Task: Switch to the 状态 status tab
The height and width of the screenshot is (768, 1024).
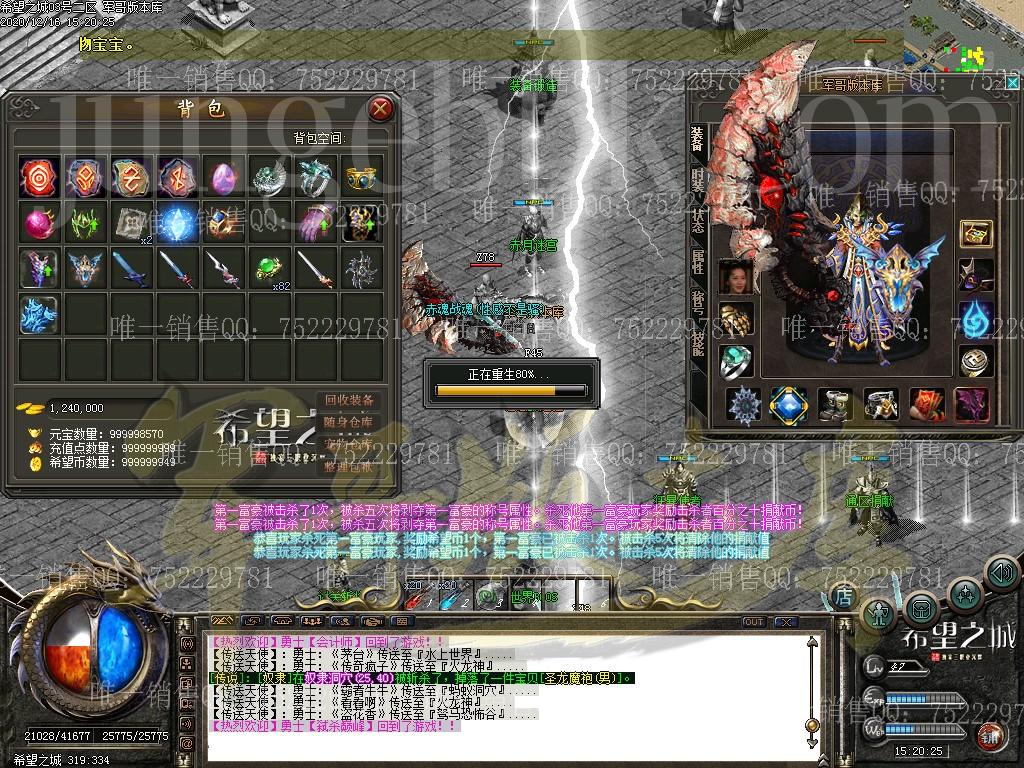Action: 697,222
